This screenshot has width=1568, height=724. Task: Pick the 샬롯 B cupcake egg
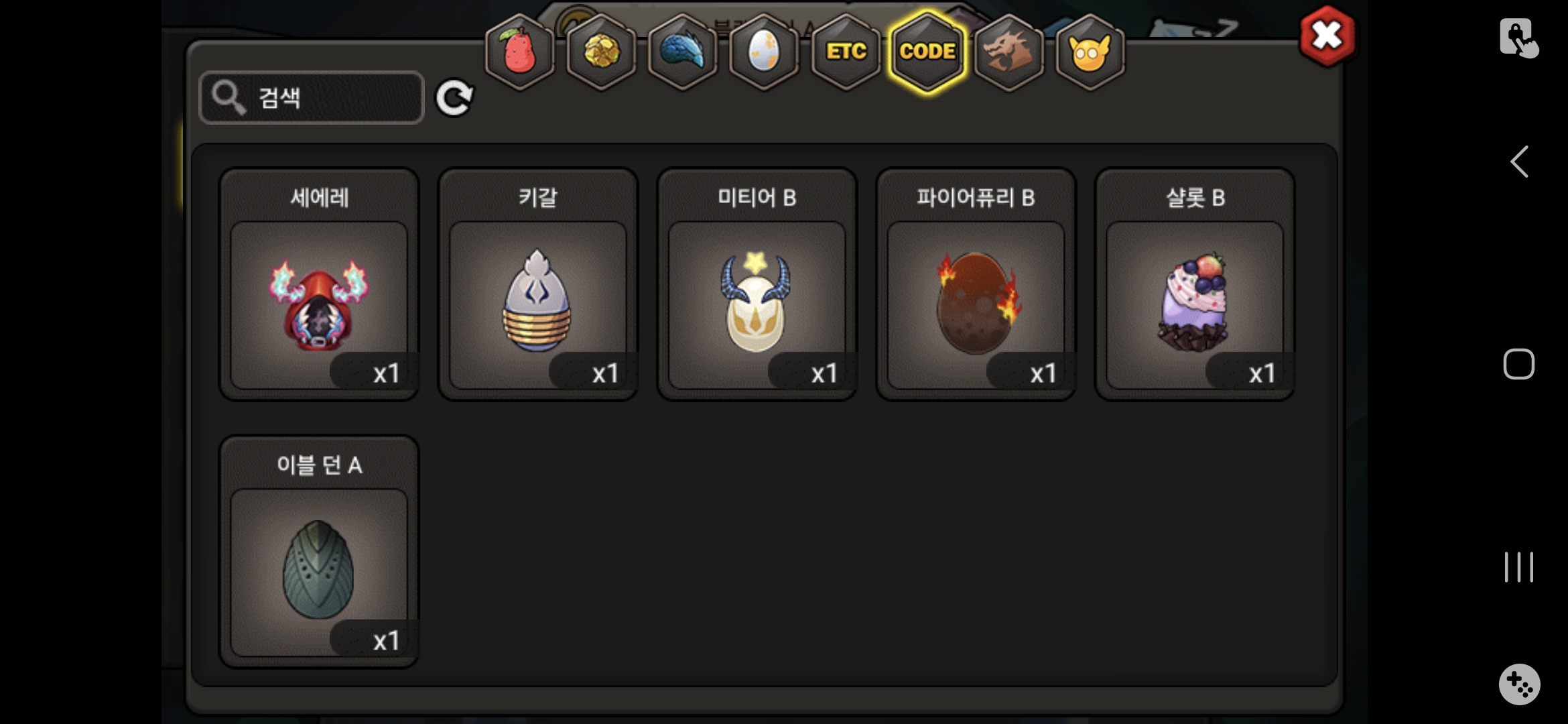coord(1195,304)
